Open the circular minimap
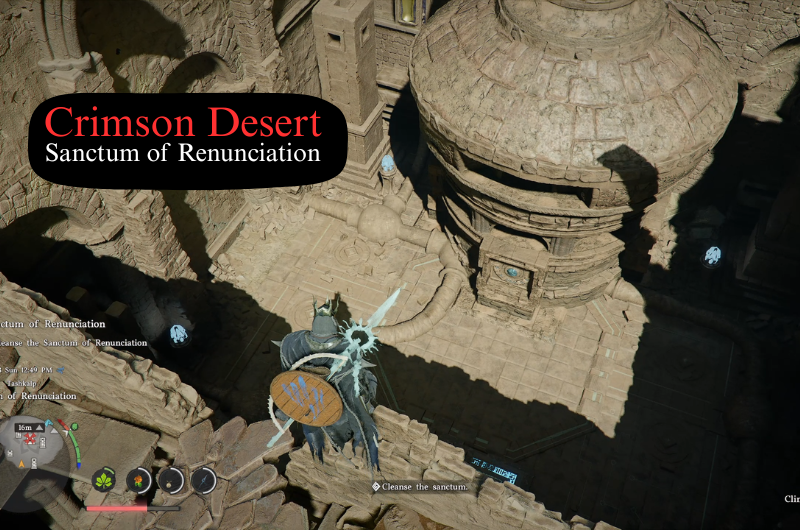This screenshot has width=800, height=530. click(37, 451)
